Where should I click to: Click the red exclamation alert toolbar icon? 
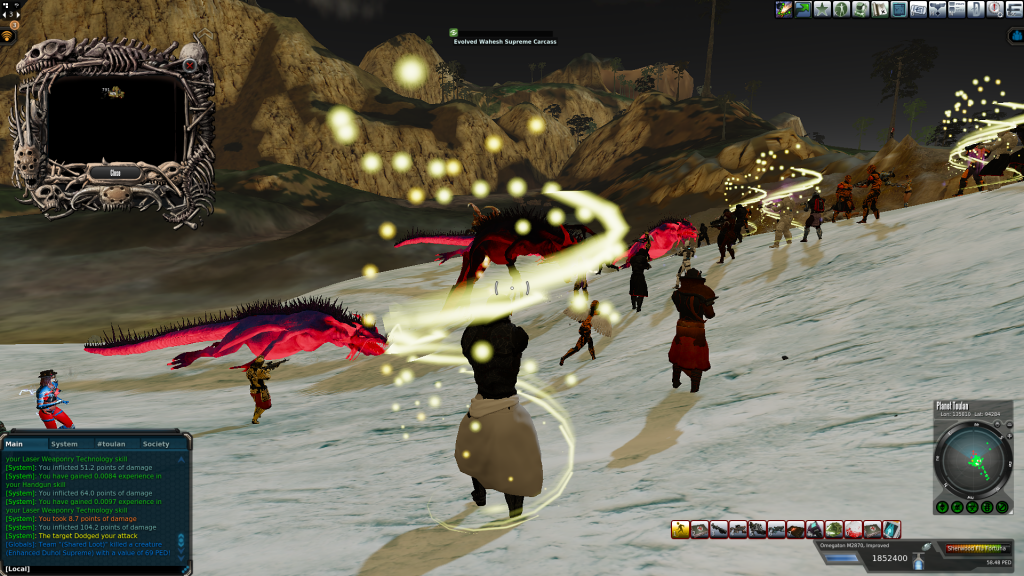click(x=995, y=9)
